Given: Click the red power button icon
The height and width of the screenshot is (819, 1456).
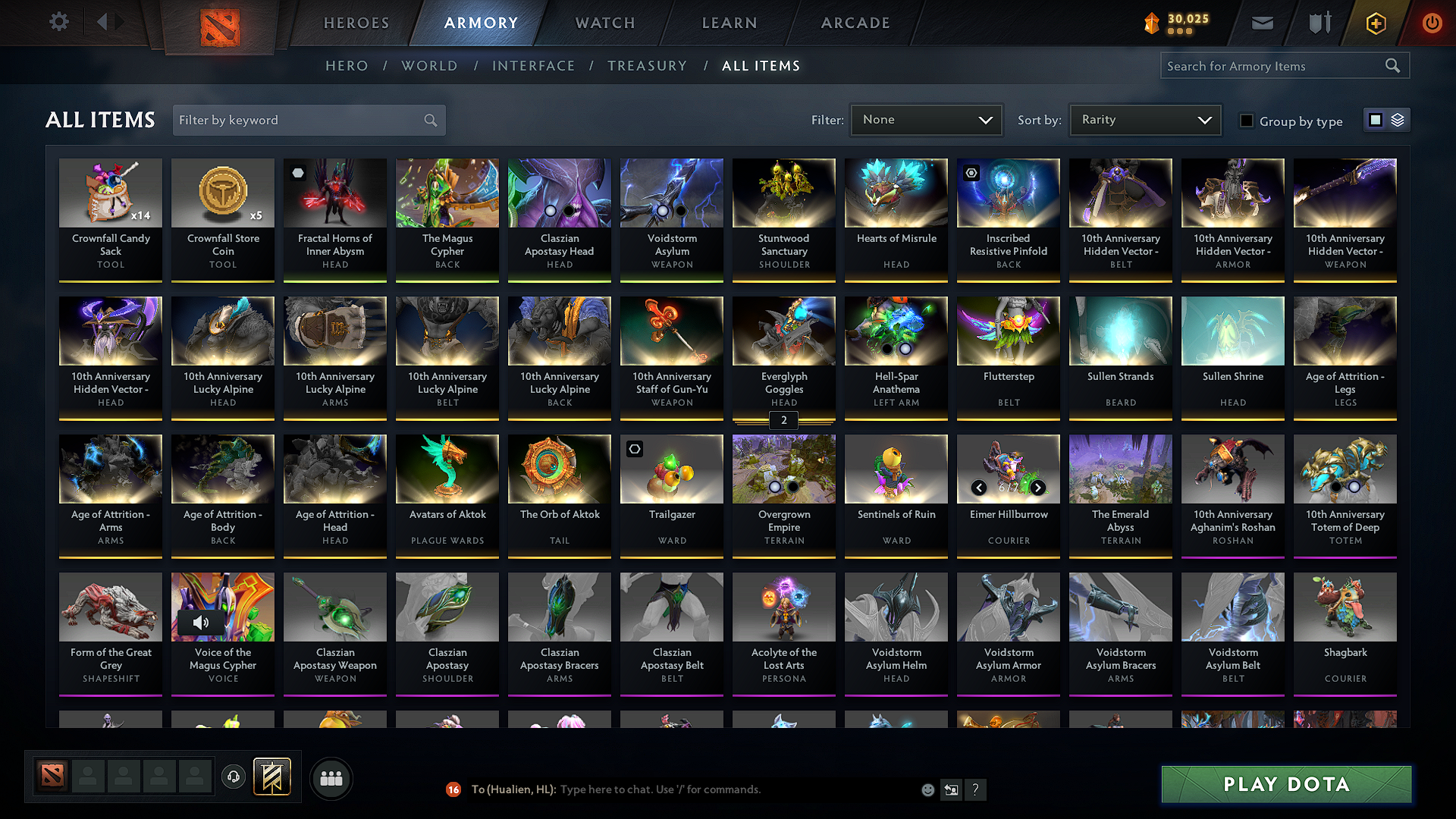Looking at the screenshot, I should (x=1432, y=23).
